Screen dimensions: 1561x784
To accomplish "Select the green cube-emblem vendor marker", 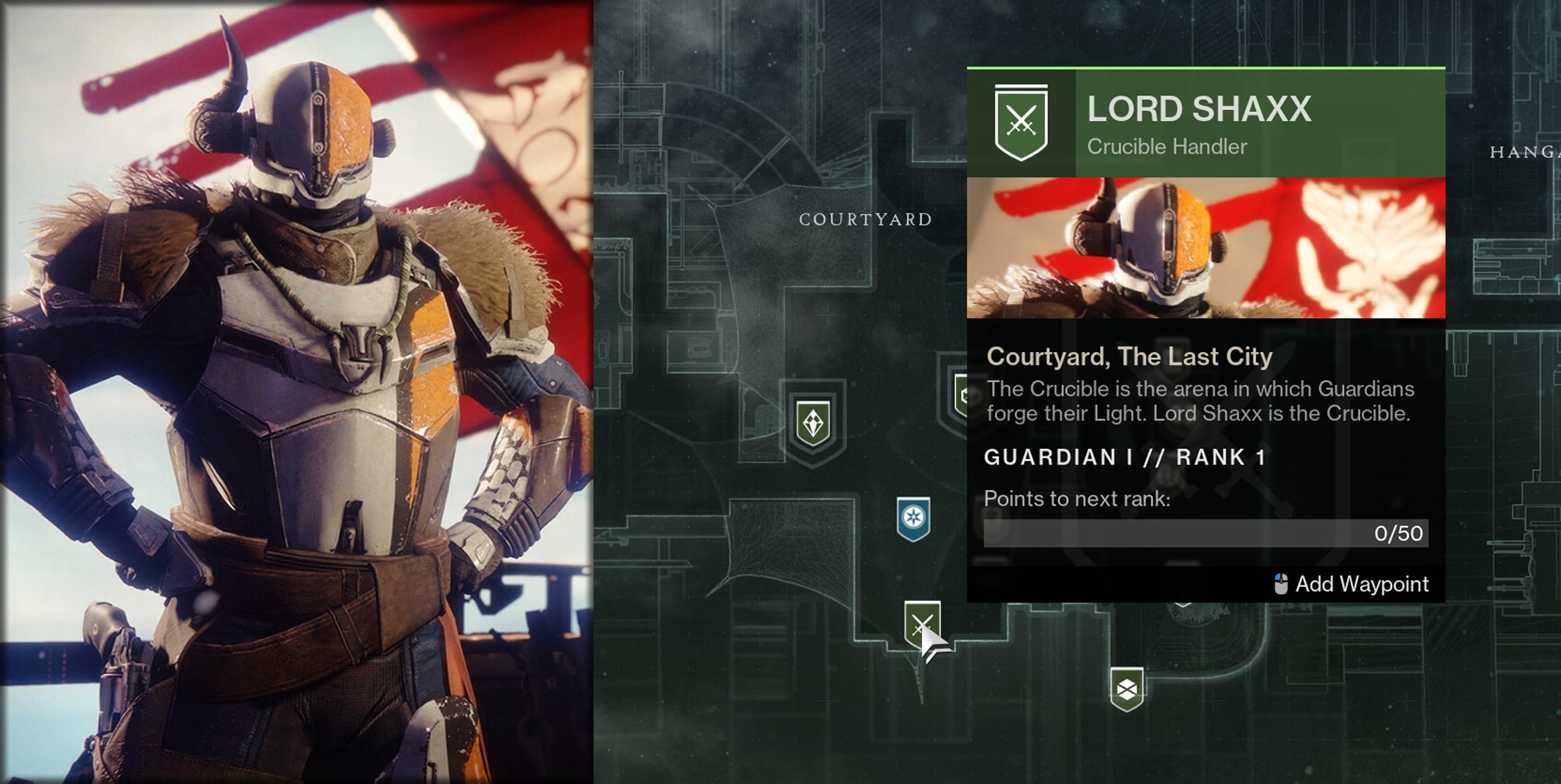I will pos(1127,688).
